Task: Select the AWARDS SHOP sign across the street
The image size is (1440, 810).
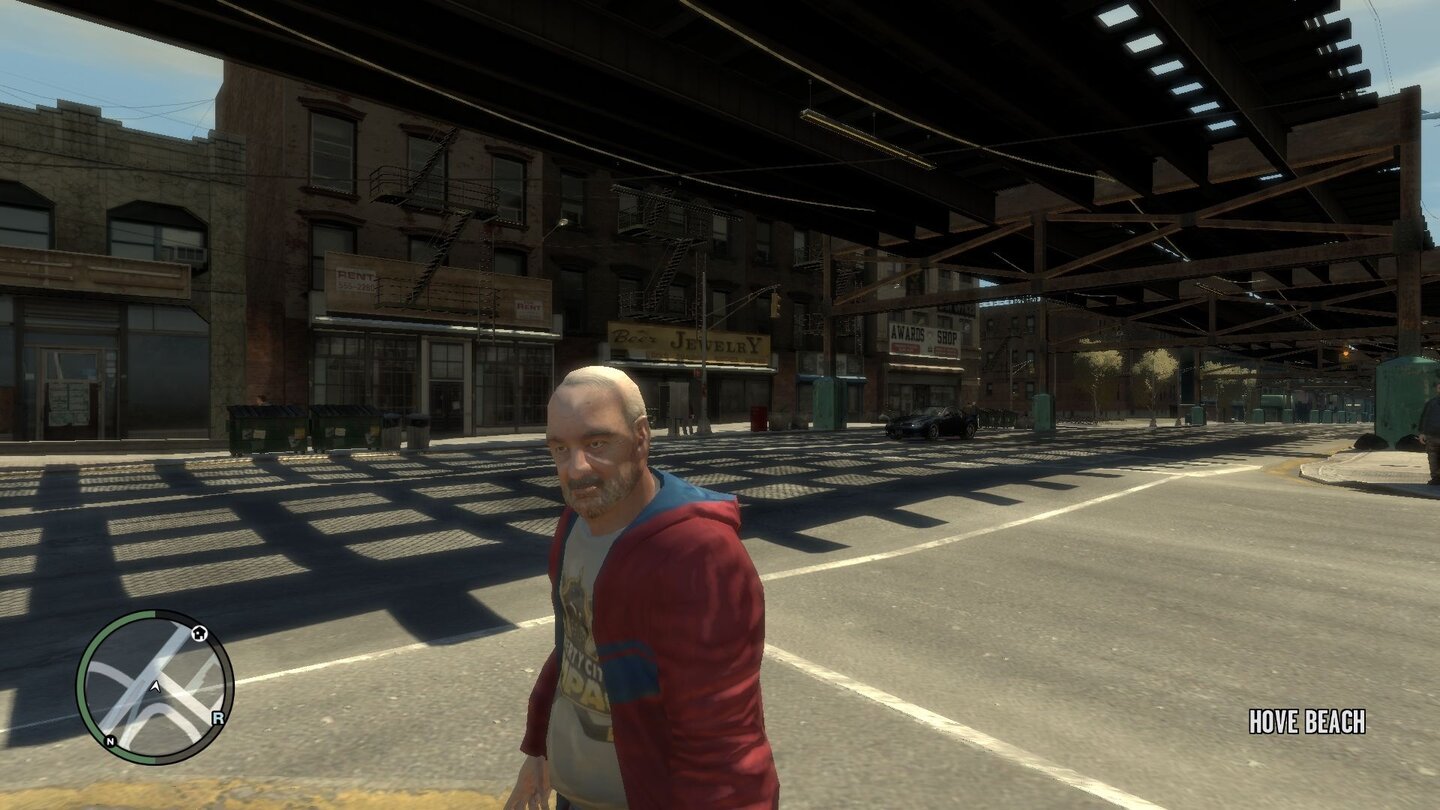Action: coord(922,335)
